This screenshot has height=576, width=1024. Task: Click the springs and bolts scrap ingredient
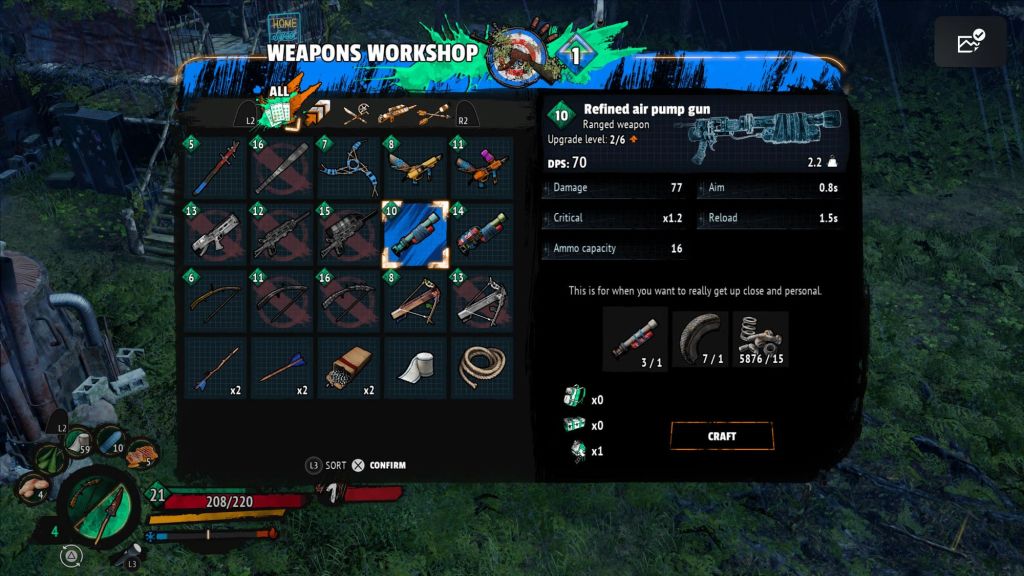pos(760,339)
